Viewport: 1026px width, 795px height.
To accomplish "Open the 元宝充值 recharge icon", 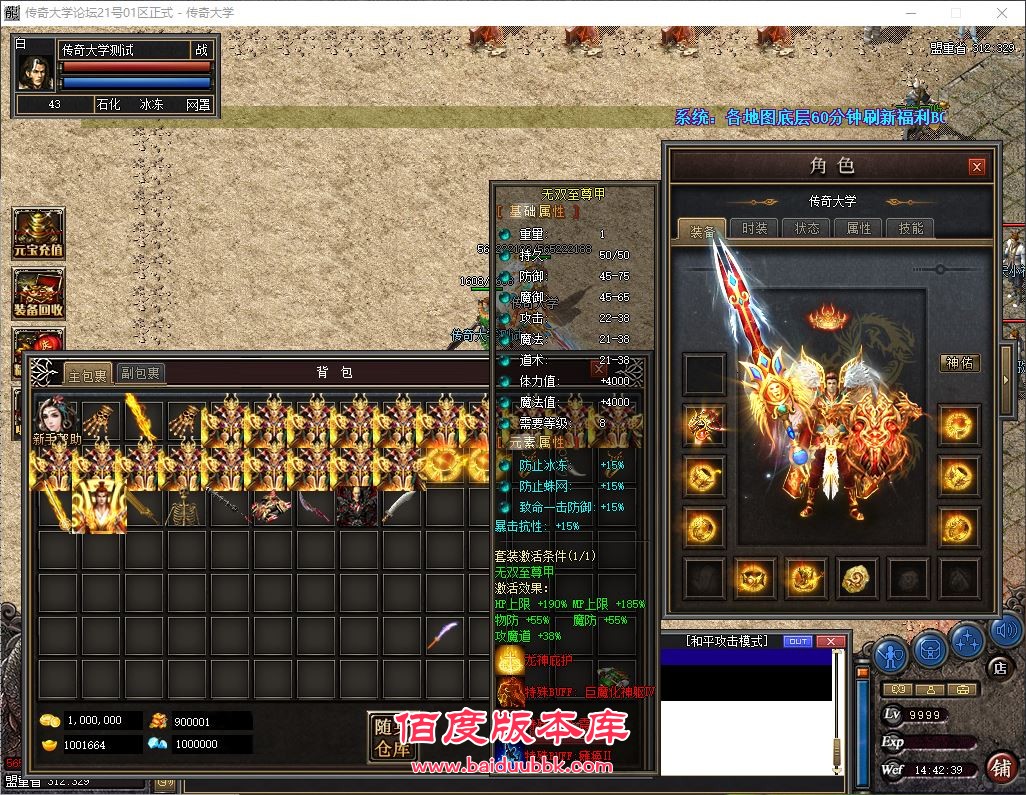I will [x=38, y=233].
